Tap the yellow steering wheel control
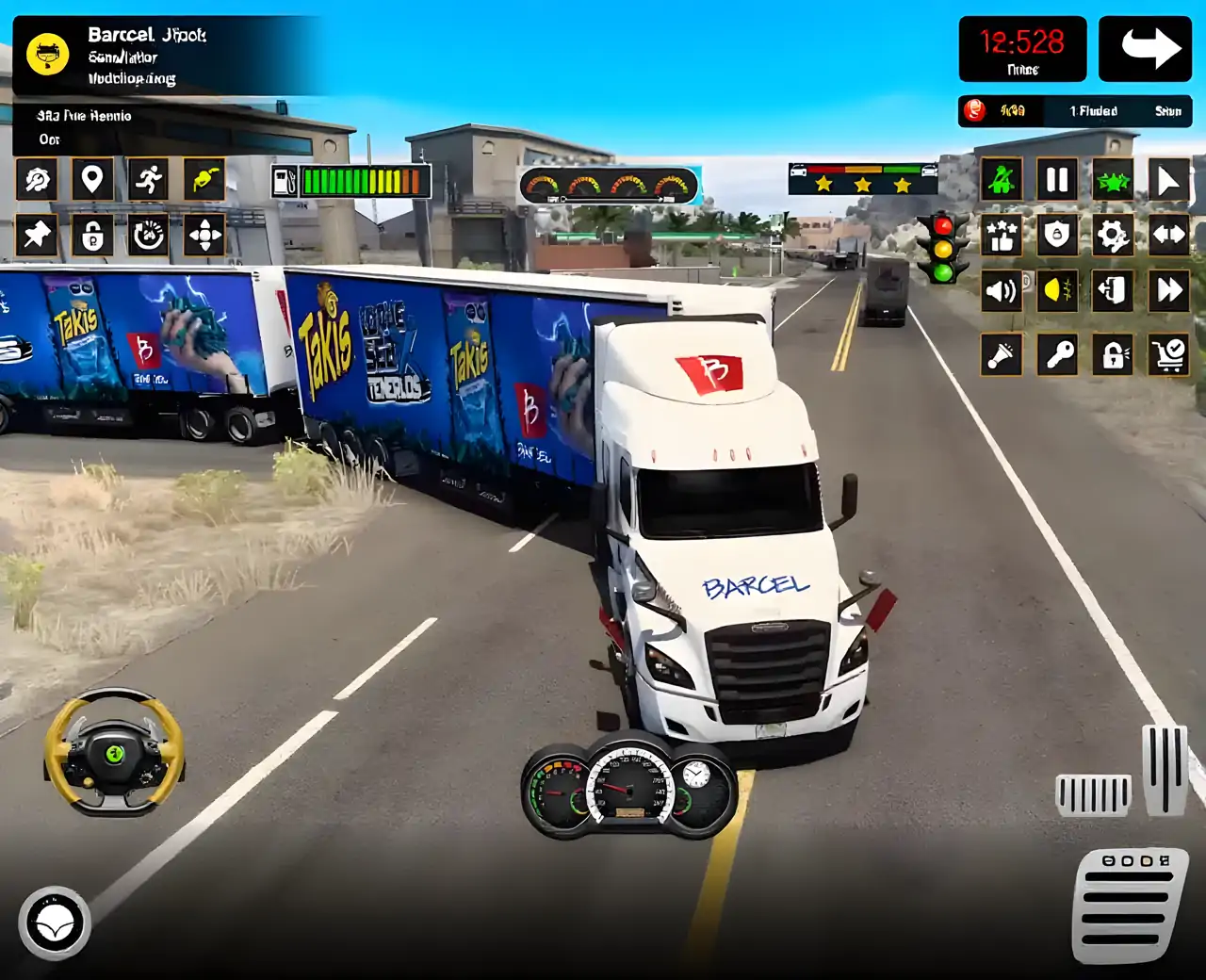1206x980 pixels. (114, 752)
